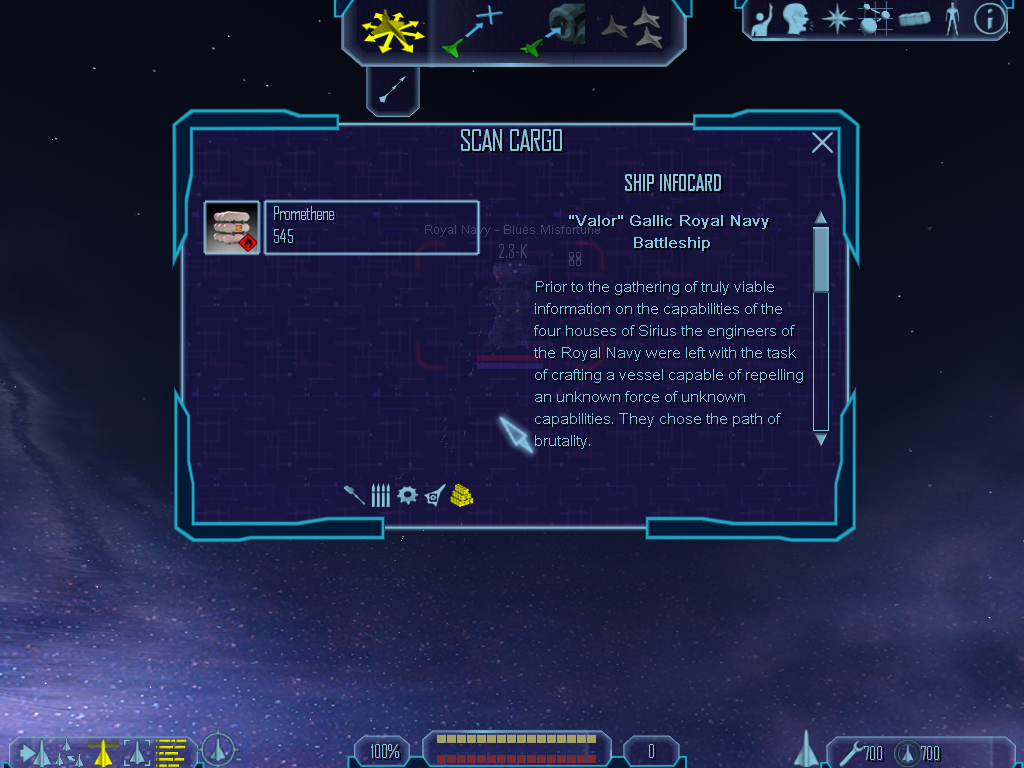Open the ship target reticle icon
Screen dimensions: 1024x768
pos(218,749)
